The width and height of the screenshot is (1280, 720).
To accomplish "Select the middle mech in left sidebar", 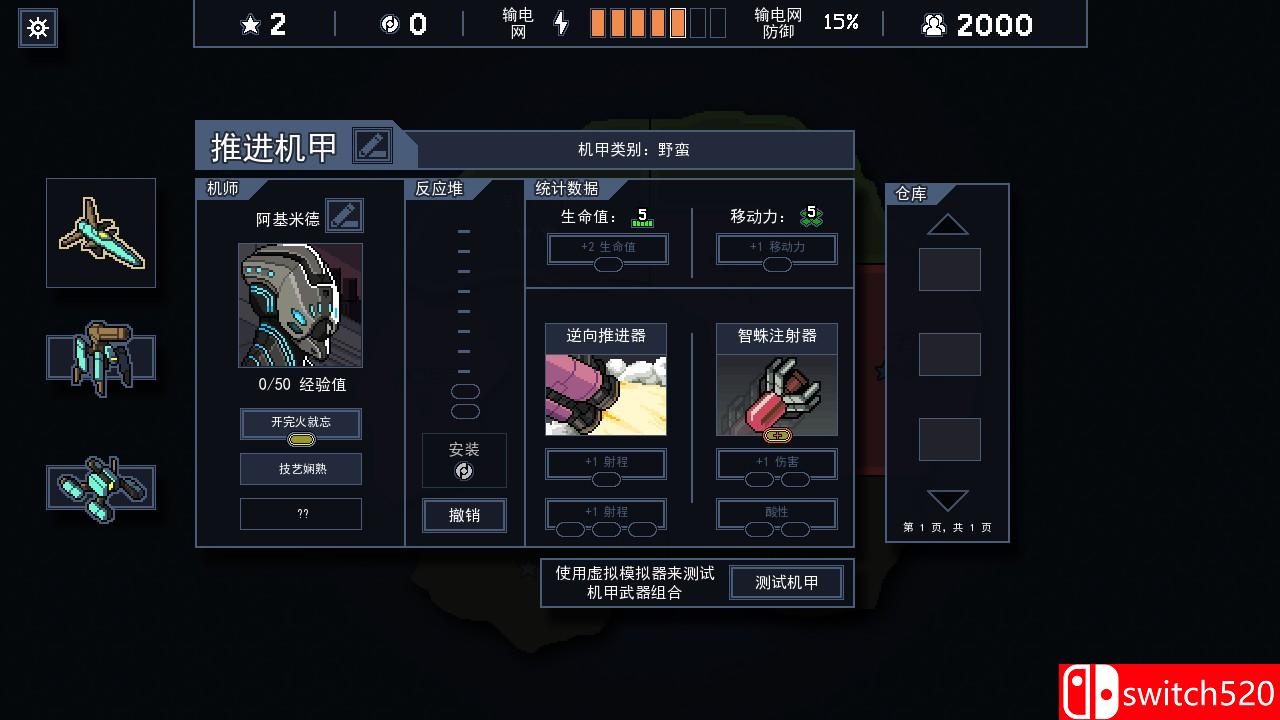I will click(100, 360).
